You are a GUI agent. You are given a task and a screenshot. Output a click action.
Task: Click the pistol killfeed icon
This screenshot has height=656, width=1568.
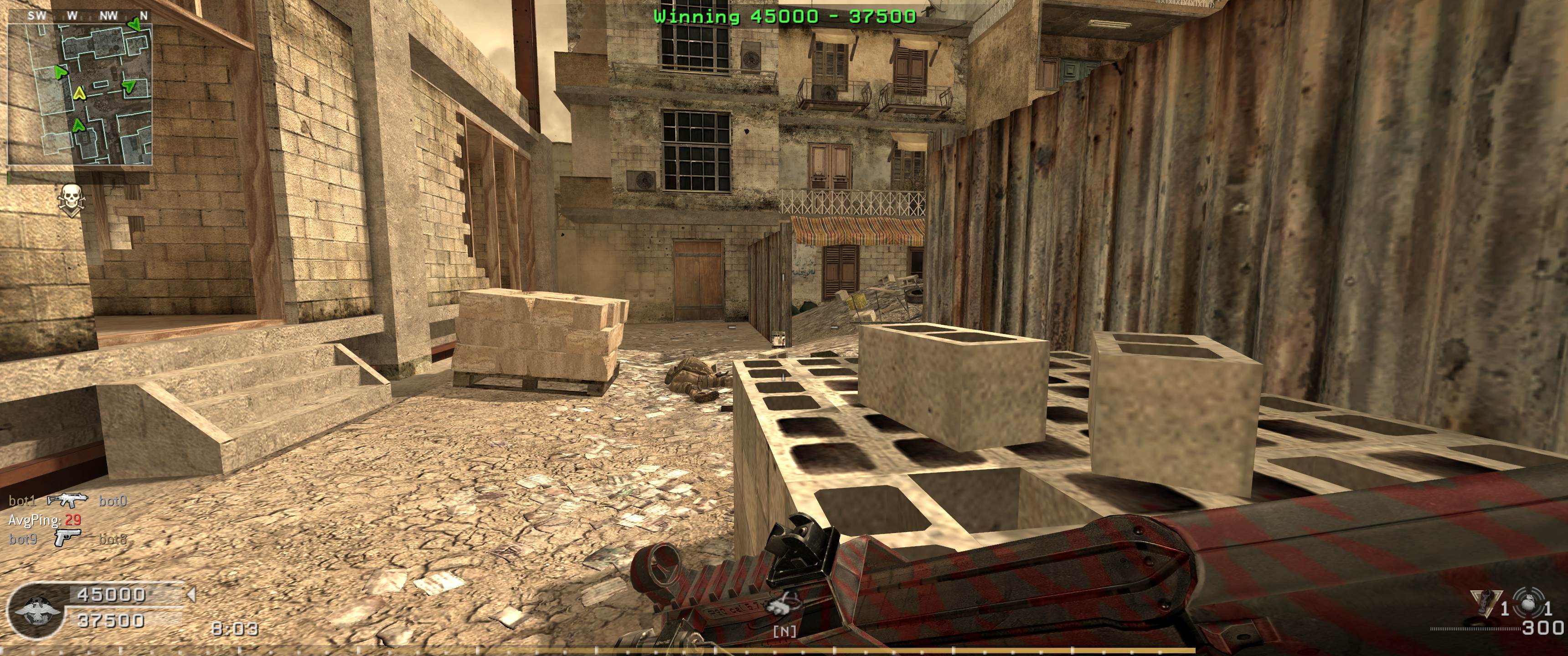pyautogui.click(x=67, y=538)
